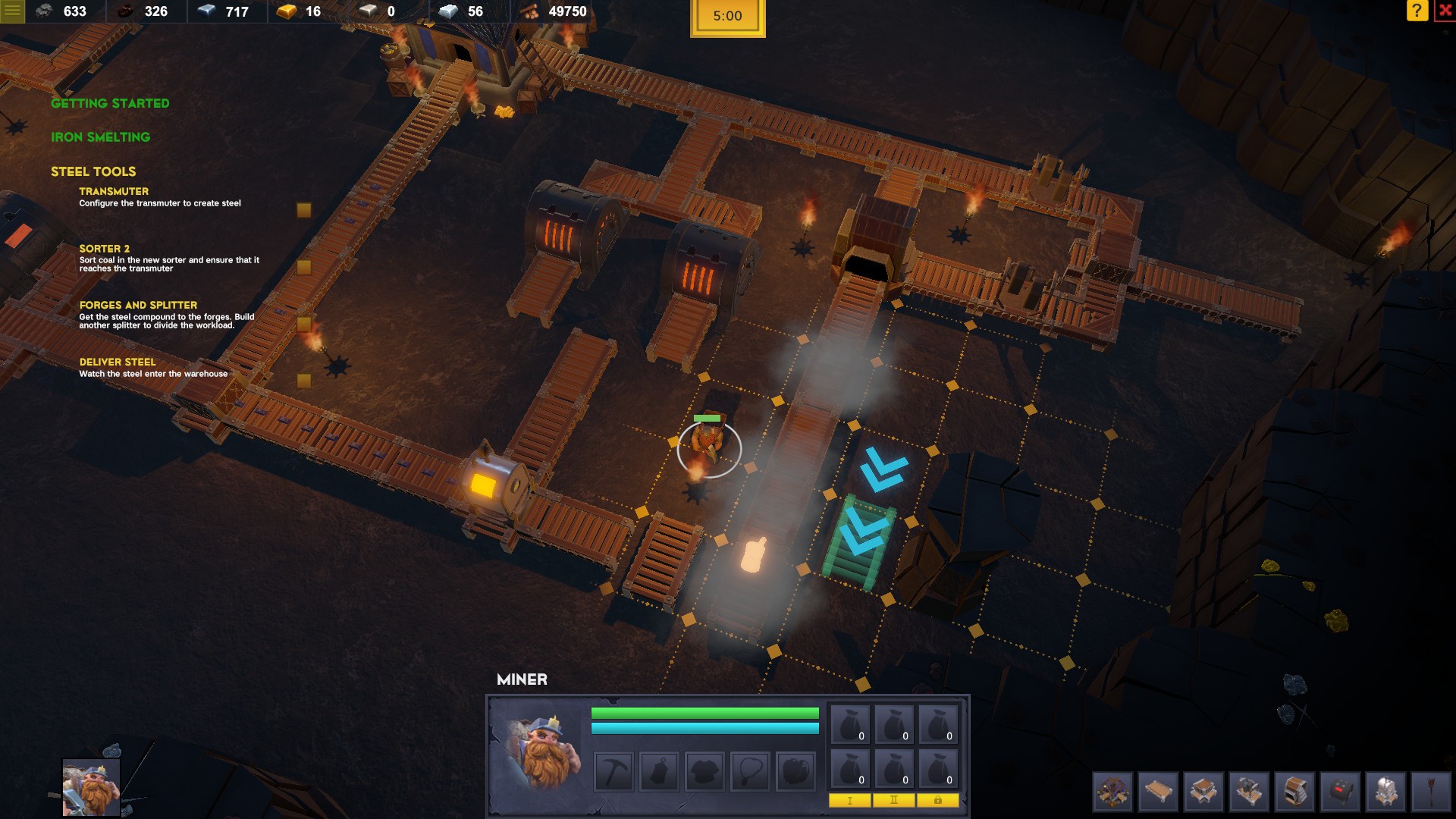Click the miner portrait in bottom left corner

coord(91,786)
